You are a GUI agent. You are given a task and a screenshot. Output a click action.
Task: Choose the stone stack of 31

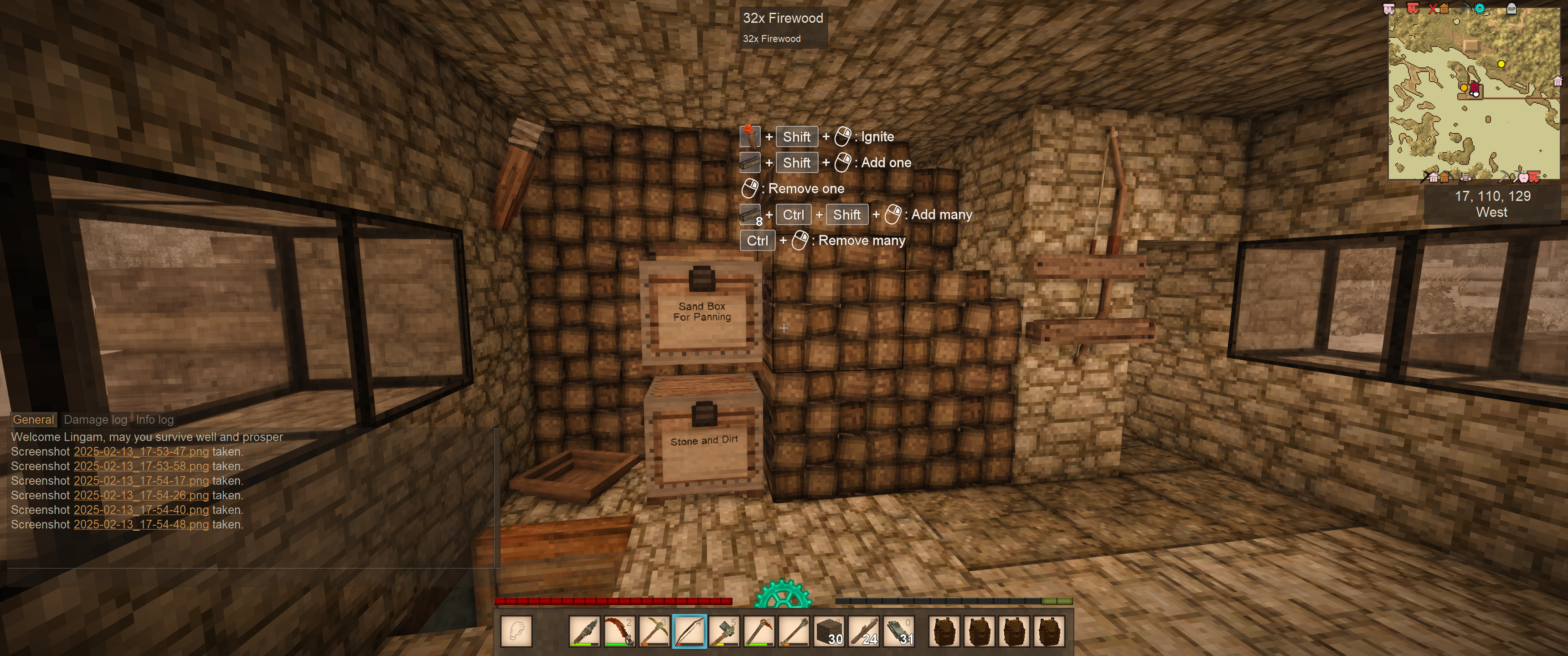[x=899, y=631]
